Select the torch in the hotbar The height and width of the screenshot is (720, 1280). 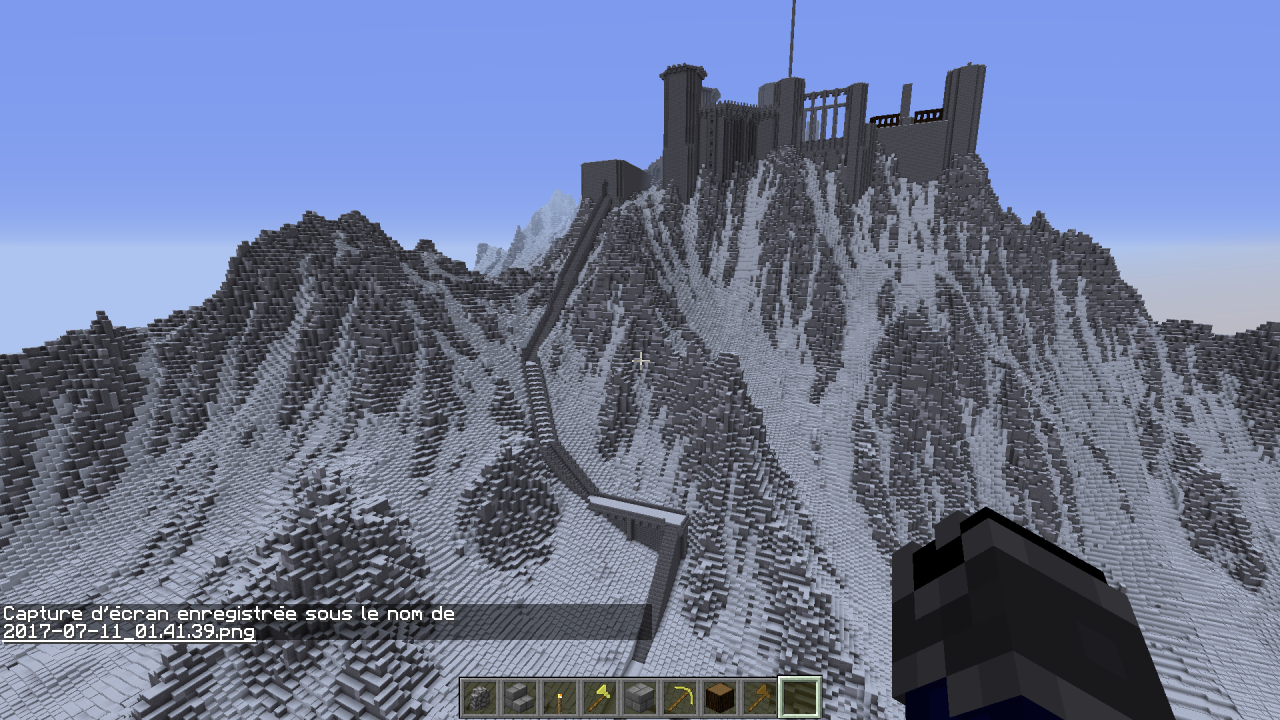pos(559,697)
